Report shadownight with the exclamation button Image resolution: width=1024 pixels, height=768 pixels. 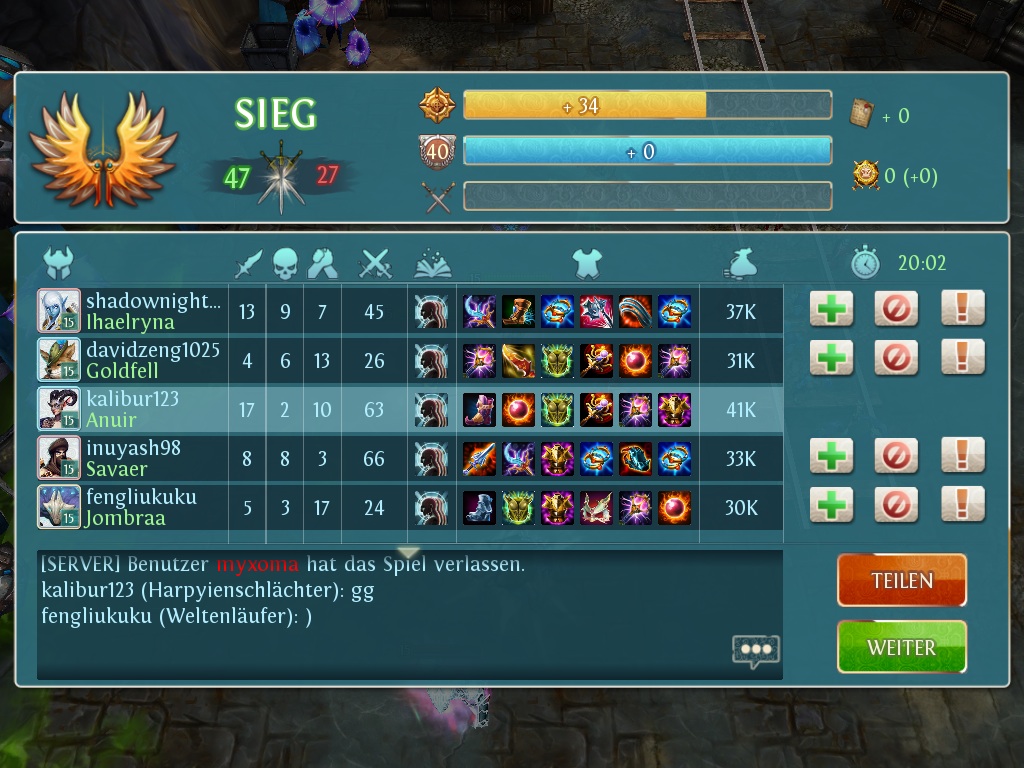[962, 309]
